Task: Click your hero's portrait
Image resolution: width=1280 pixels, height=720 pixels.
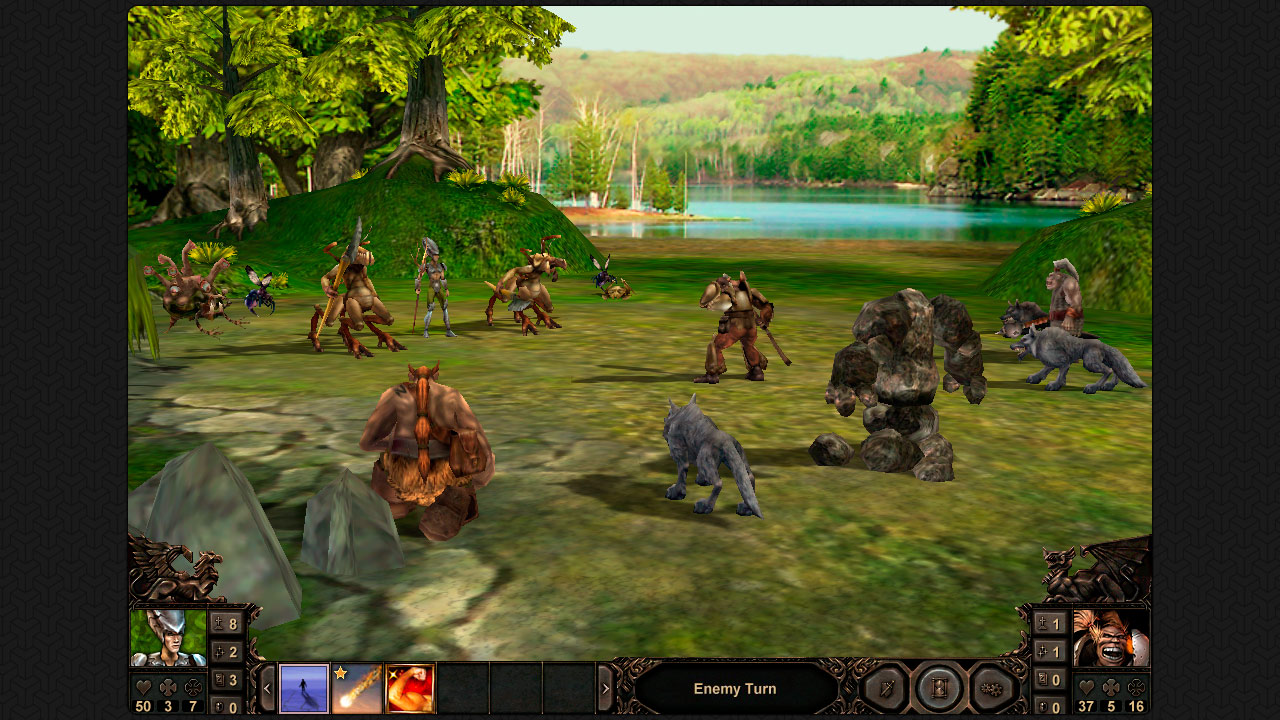Action: [168, 638]
